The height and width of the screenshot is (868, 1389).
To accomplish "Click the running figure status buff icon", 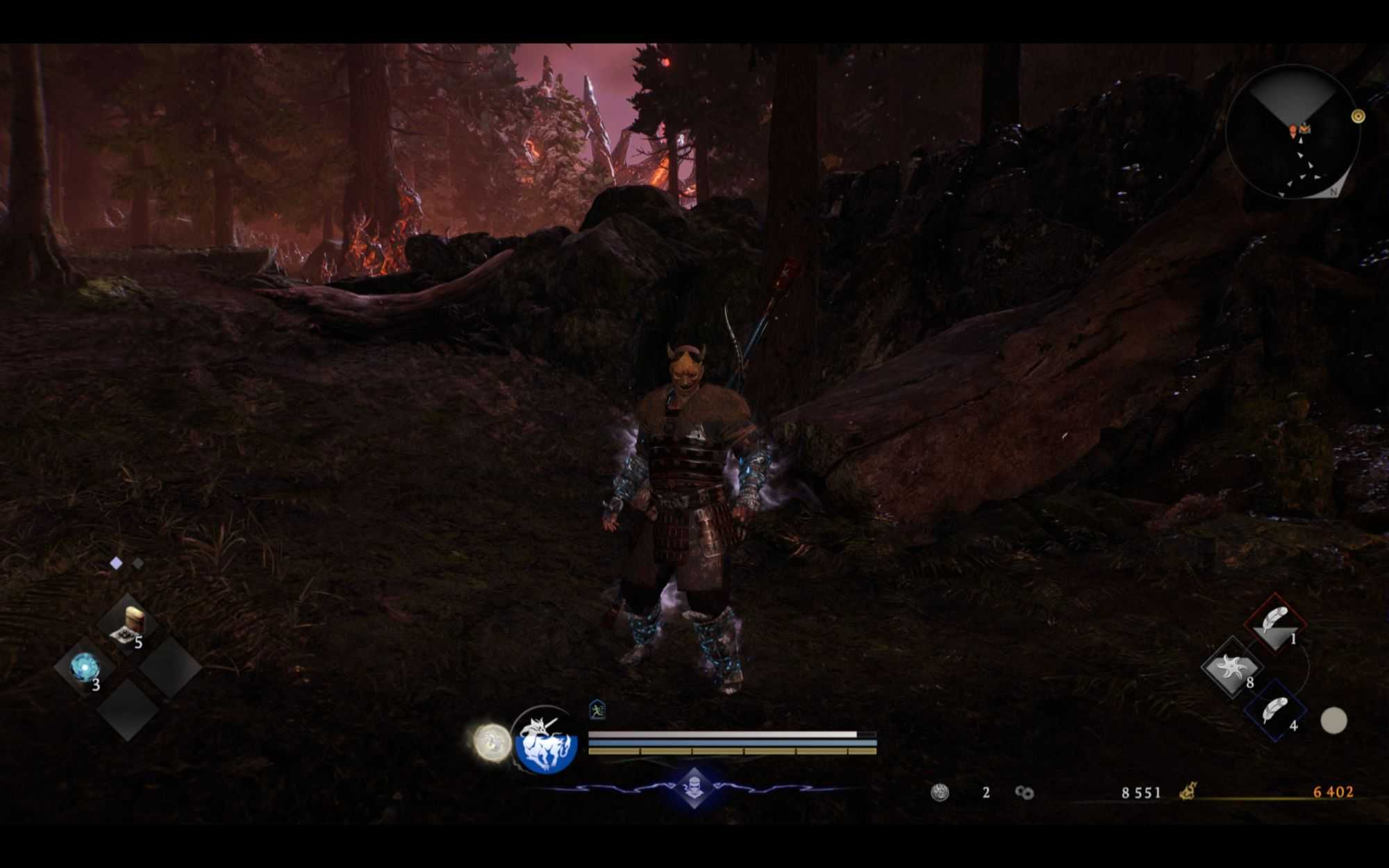I will click(x=597, y=710).
